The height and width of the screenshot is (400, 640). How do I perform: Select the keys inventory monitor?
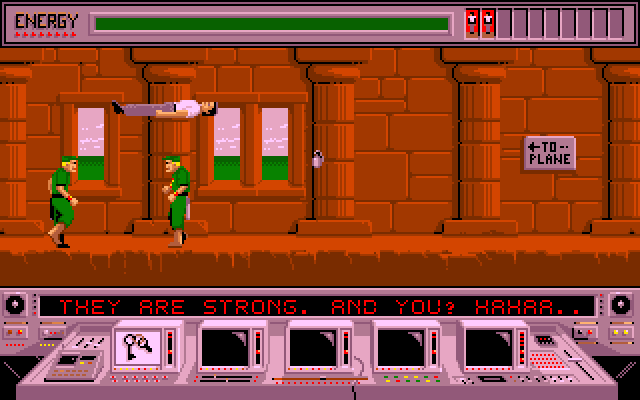point(140,346)
